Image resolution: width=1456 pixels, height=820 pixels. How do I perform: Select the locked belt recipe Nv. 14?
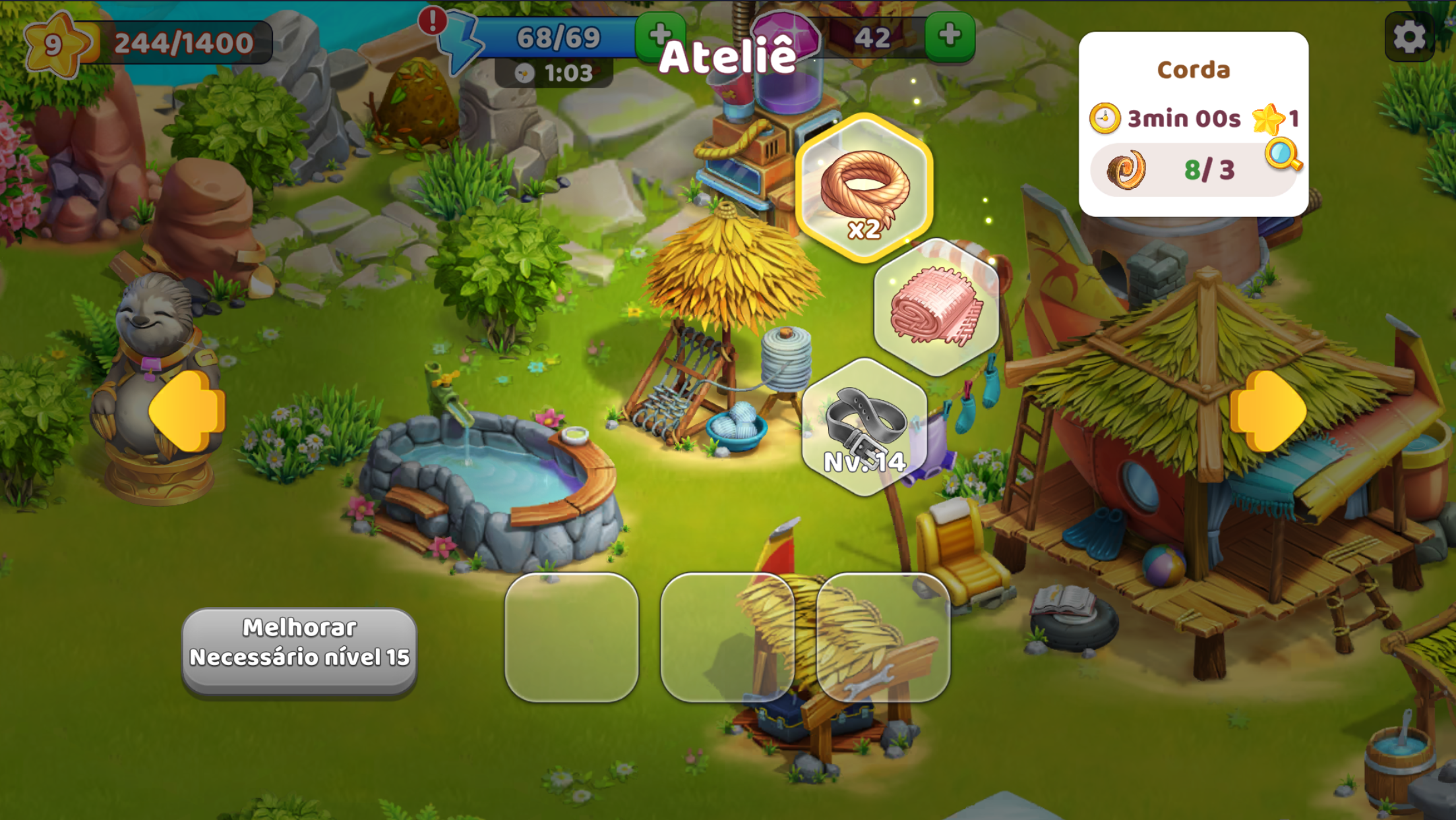[864, 427]
